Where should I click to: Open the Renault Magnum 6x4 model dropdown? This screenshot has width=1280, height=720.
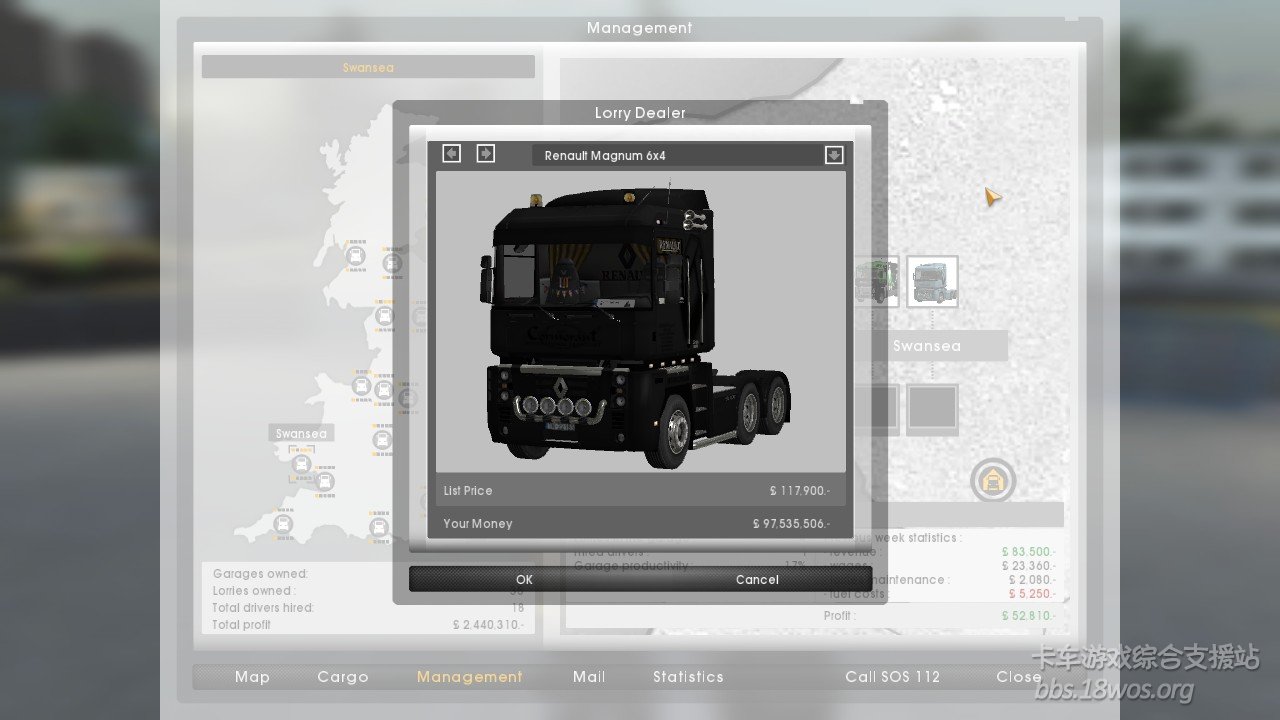(834, 155)
